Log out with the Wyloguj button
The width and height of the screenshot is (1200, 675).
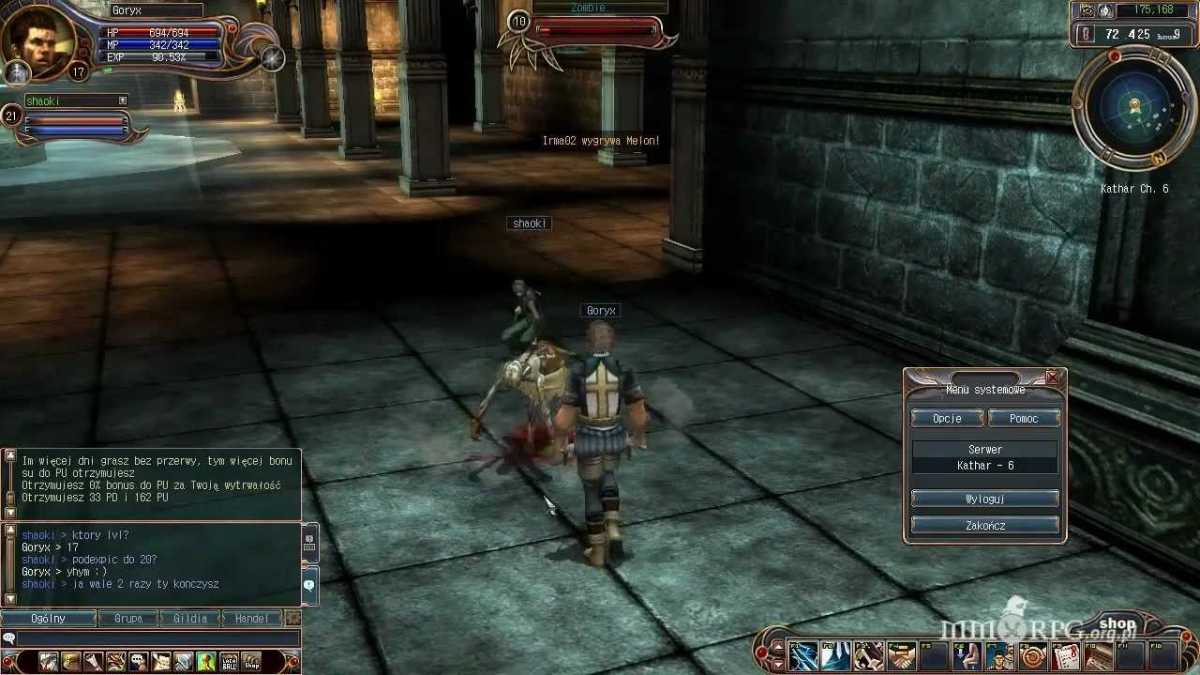point(985,498)
